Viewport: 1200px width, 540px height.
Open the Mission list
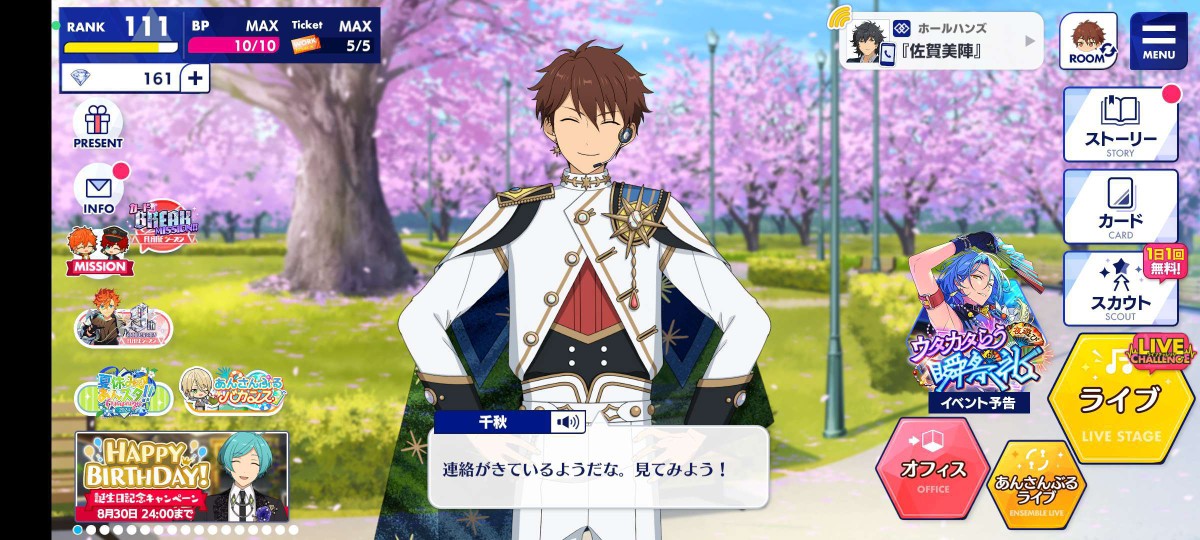point(100,250)
